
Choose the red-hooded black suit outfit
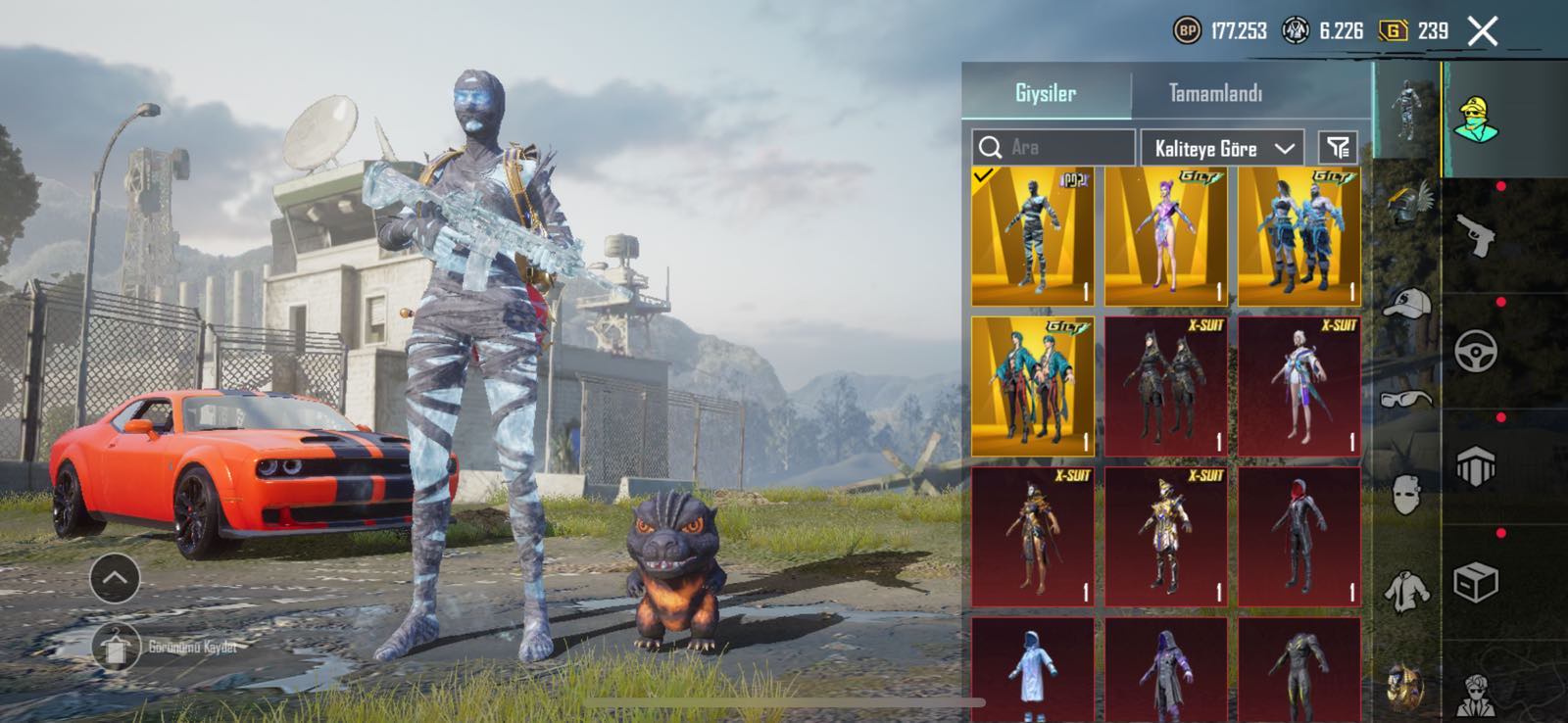tap(1298, 536)
